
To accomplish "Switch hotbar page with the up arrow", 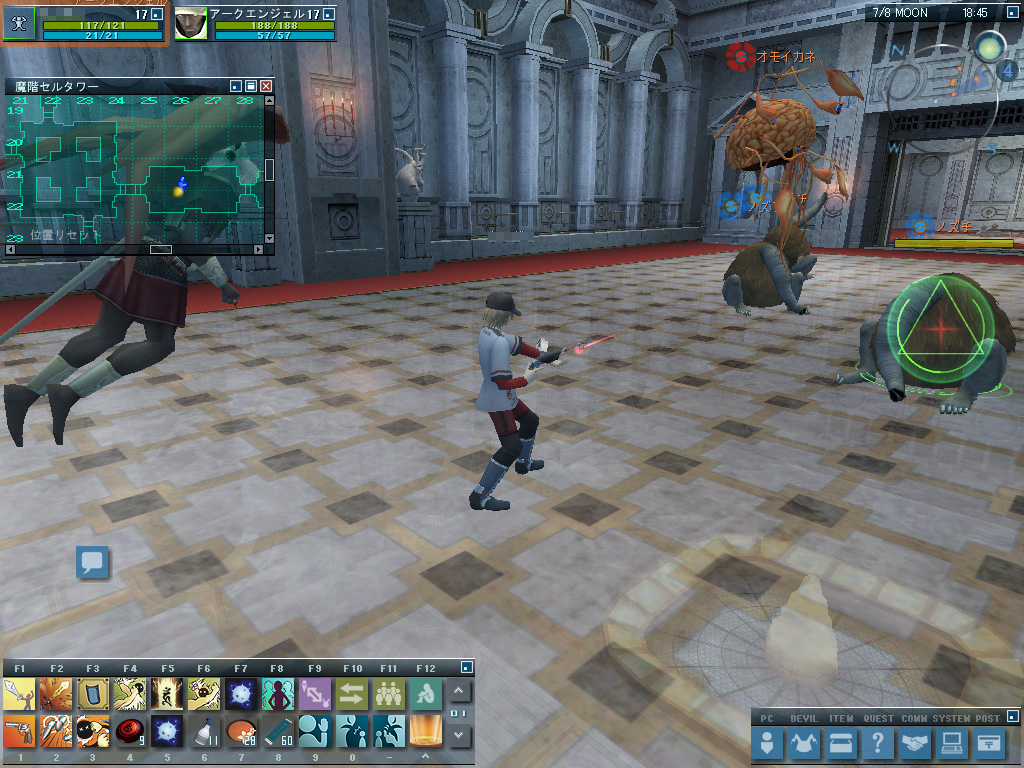I will point(459,691).
